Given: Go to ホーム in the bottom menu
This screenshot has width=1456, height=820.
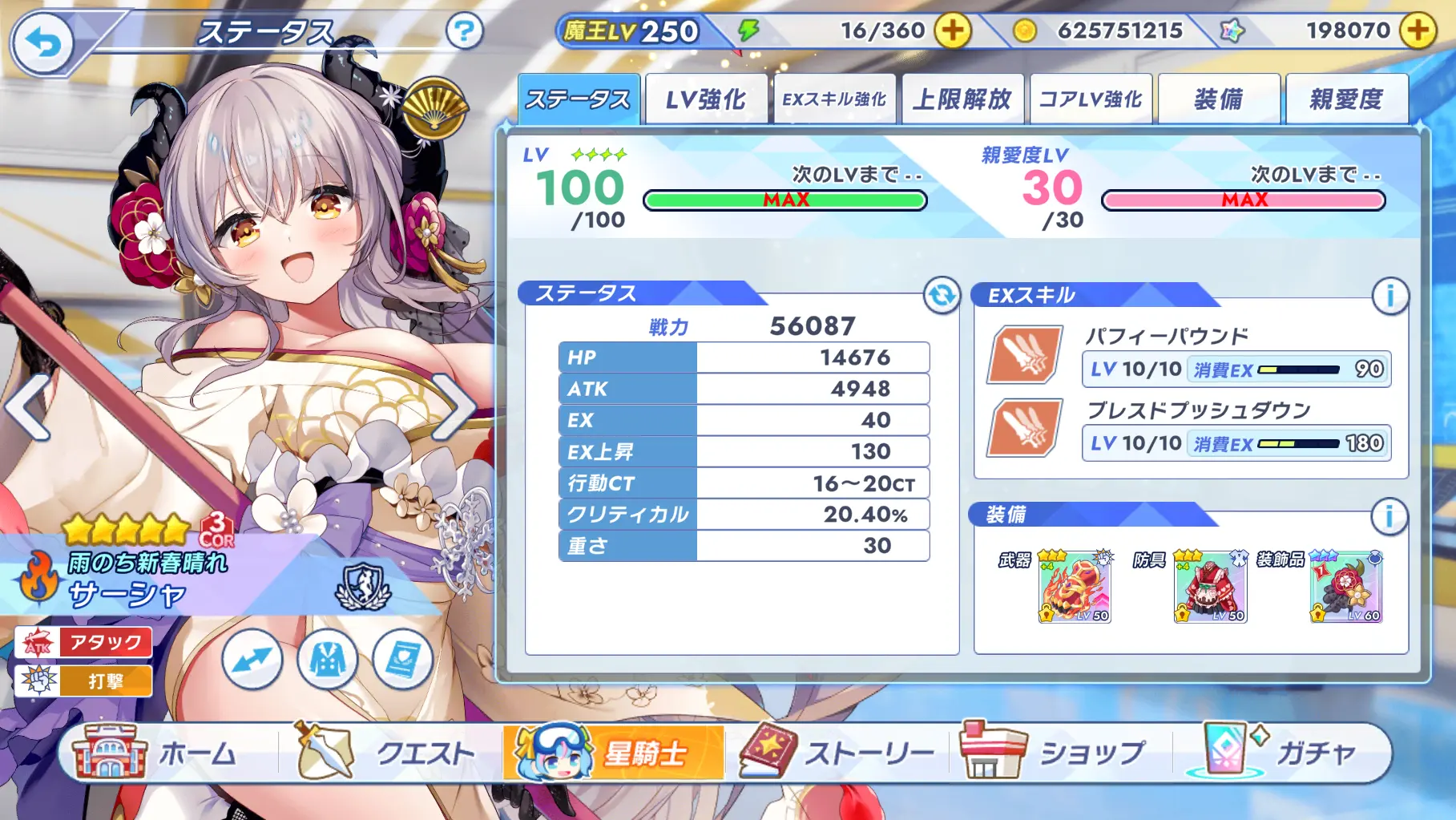Looking at the screenshot, I should point(156,753).
